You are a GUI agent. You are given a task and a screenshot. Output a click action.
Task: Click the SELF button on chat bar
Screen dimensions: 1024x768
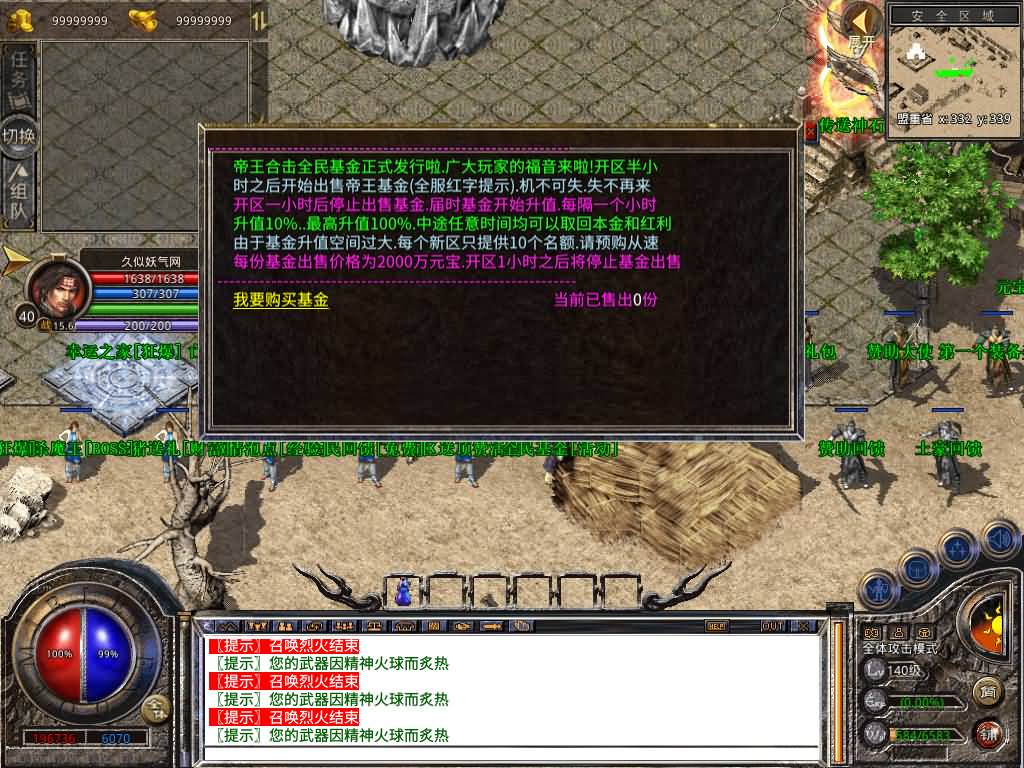coord(716,626)
